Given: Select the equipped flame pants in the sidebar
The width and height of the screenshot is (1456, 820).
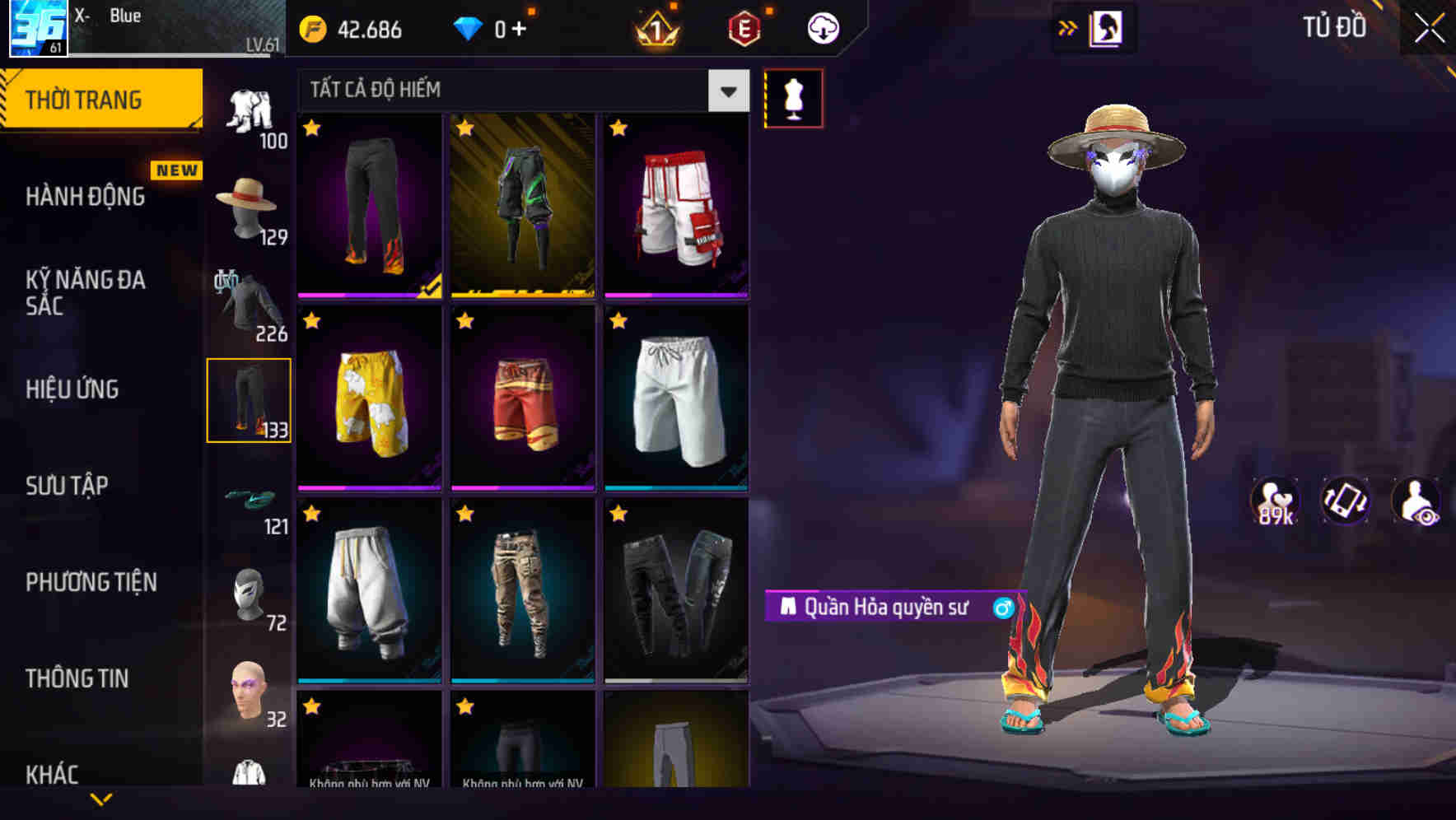Looking at the screenshot, I should tap(250, 398).
